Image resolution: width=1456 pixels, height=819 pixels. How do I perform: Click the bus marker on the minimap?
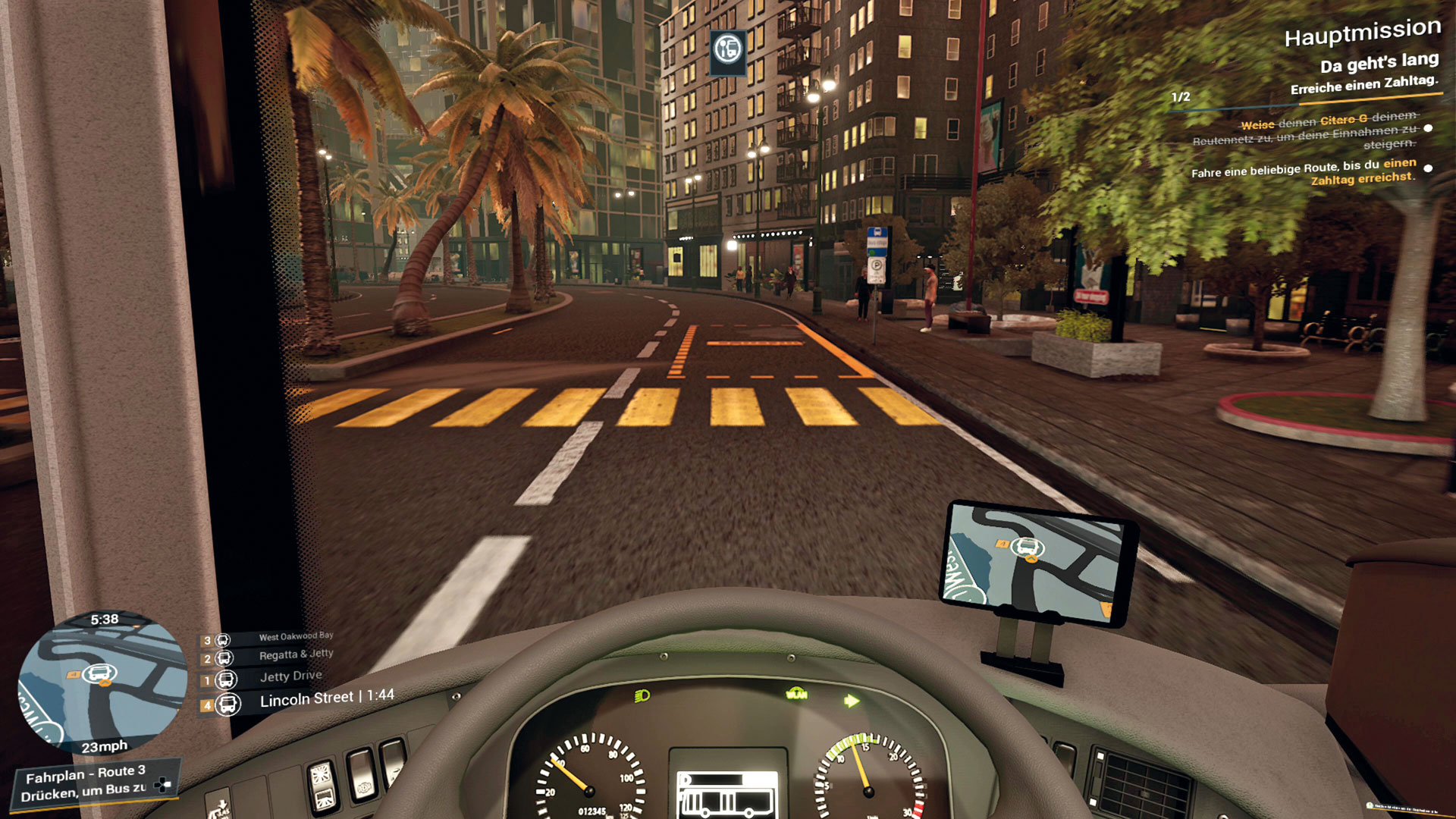click(99, 673)
